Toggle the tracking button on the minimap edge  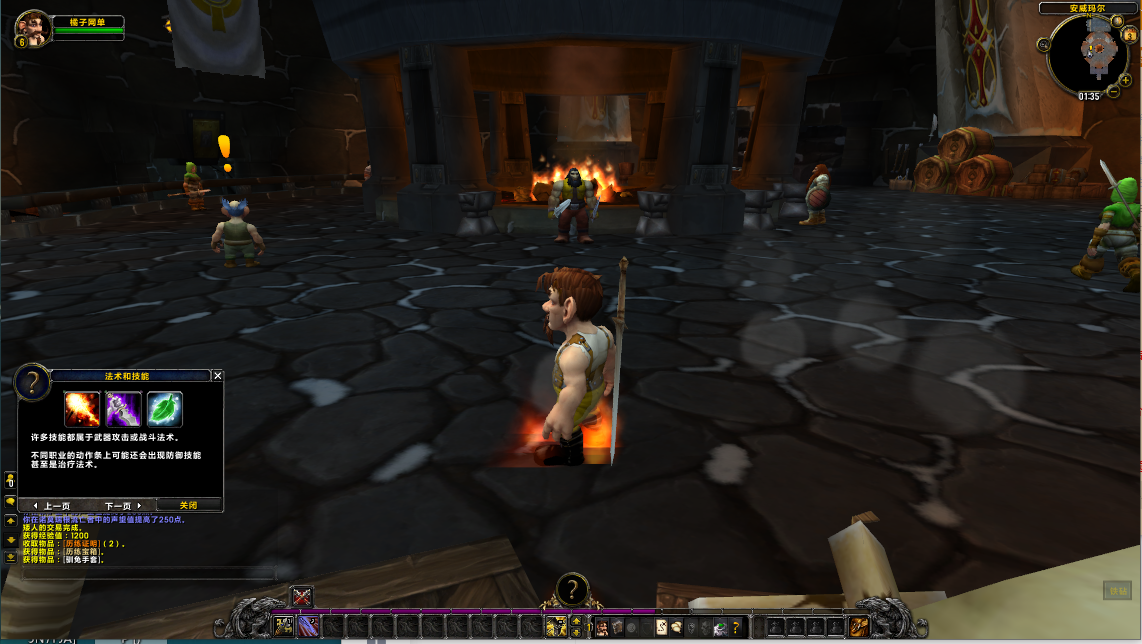[1044, 44]
